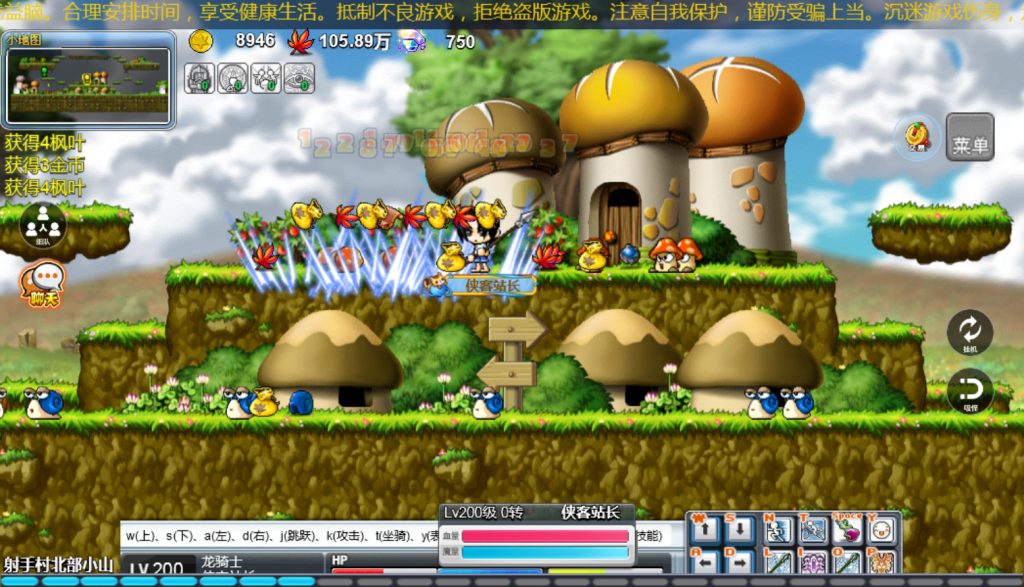Click the down arrow movement key
1024x587 pixels.
click(x=740, y=530)
